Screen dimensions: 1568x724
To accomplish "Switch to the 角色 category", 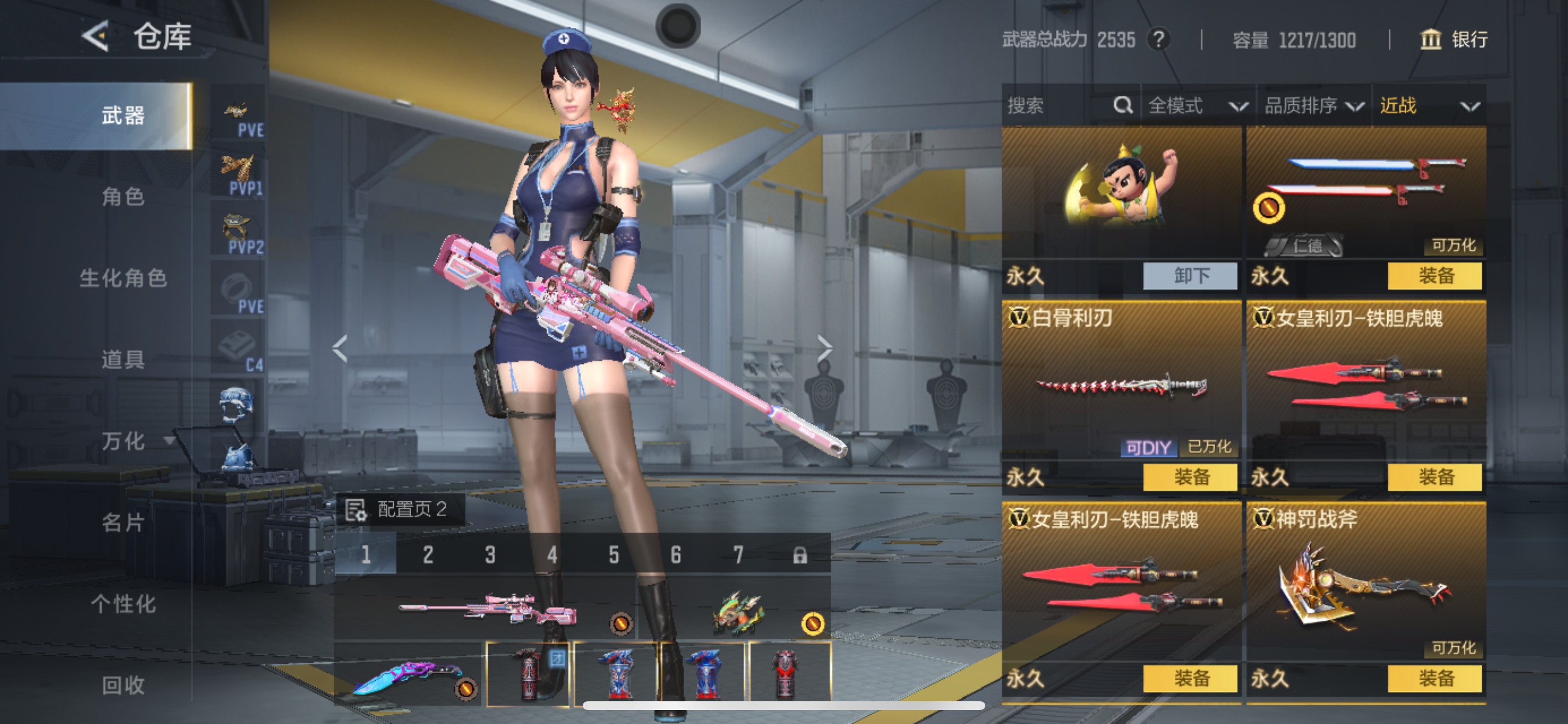I will pos(123,196).
